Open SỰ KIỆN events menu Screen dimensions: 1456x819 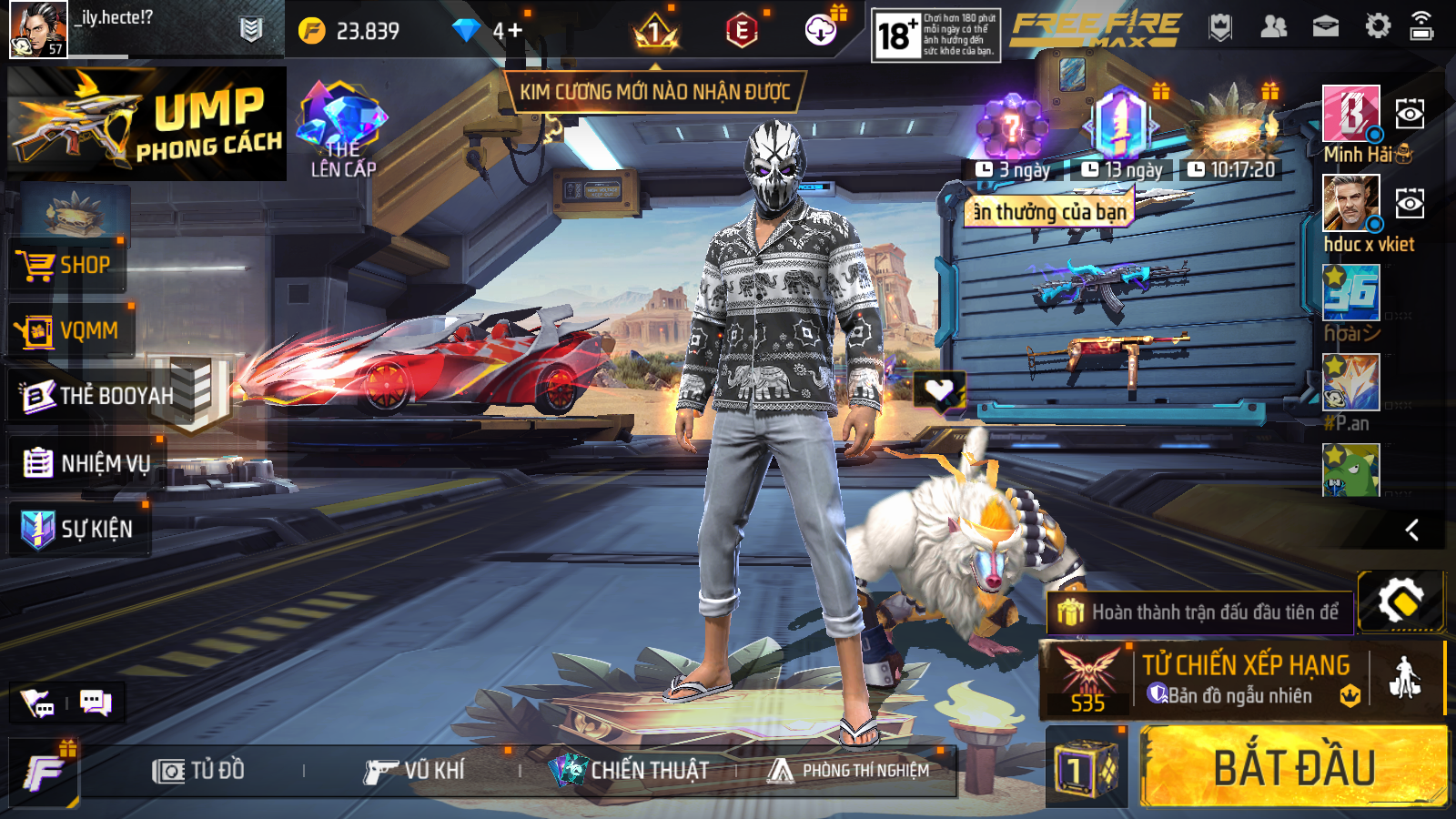click(x=78, y=529)
